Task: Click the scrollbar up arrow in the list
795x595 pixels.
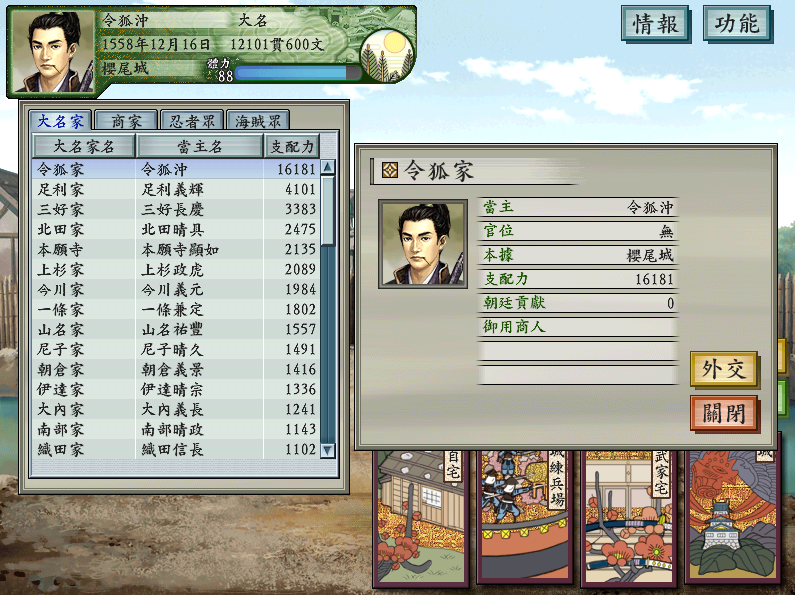Action: [328, 168]
